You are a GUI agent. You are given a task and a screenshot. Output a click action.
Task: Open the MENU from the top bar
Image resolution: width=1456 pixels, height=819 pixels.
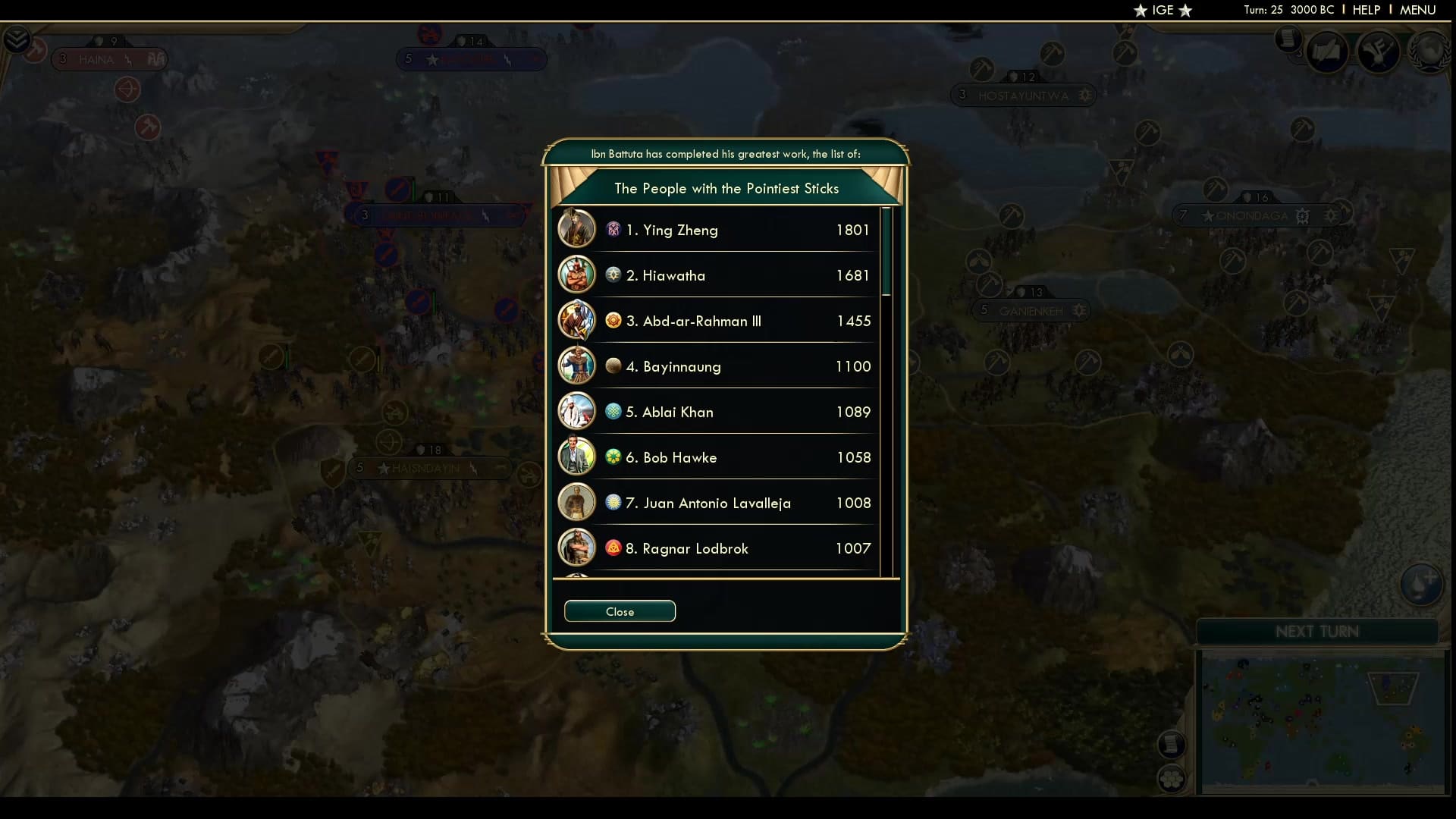(x=1417, y=10)
